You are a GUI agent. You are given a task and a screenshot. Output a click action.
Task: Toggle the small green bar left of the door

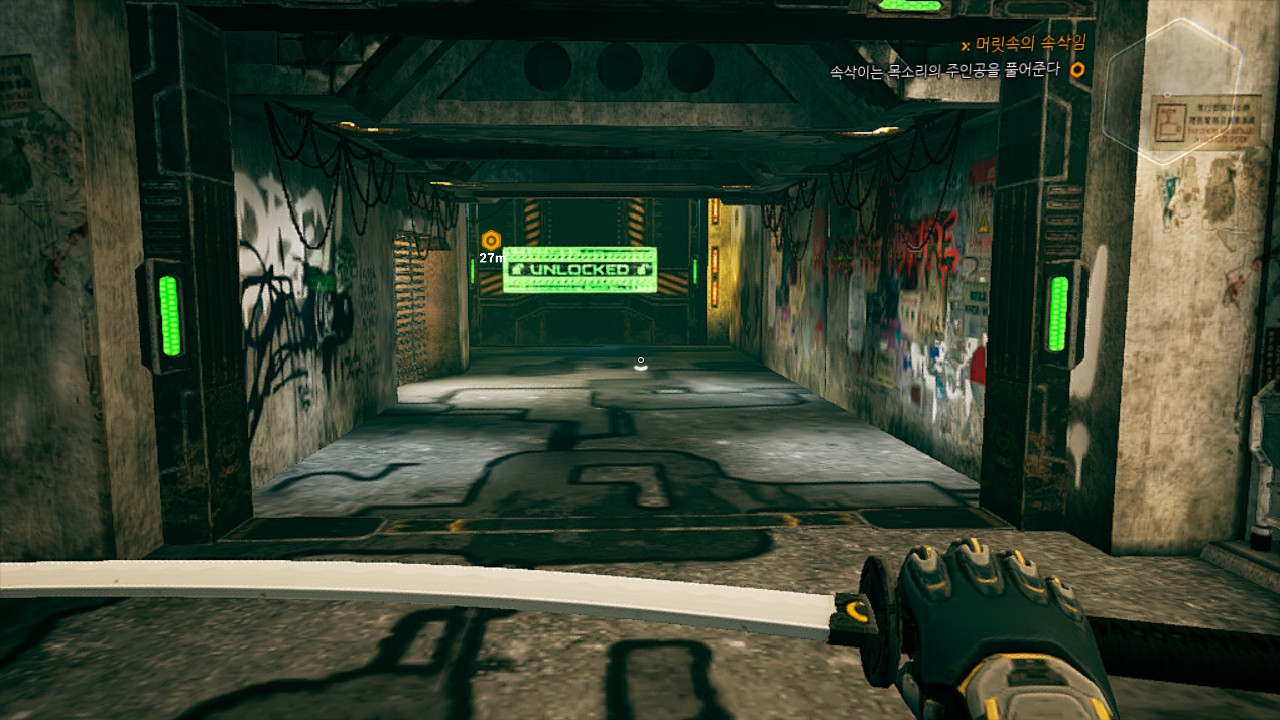click(x=472, y=270)
